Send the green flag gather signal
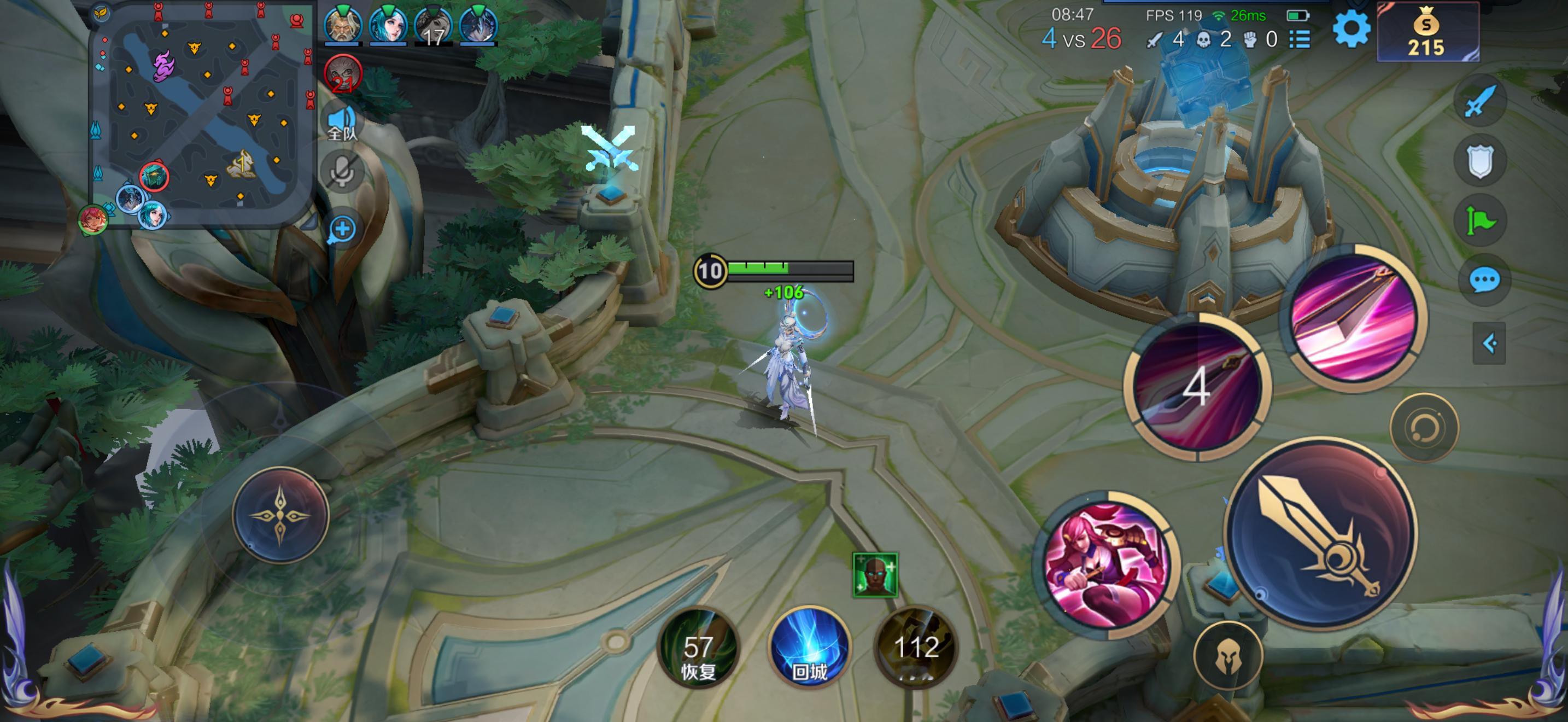 (1481, 221)
